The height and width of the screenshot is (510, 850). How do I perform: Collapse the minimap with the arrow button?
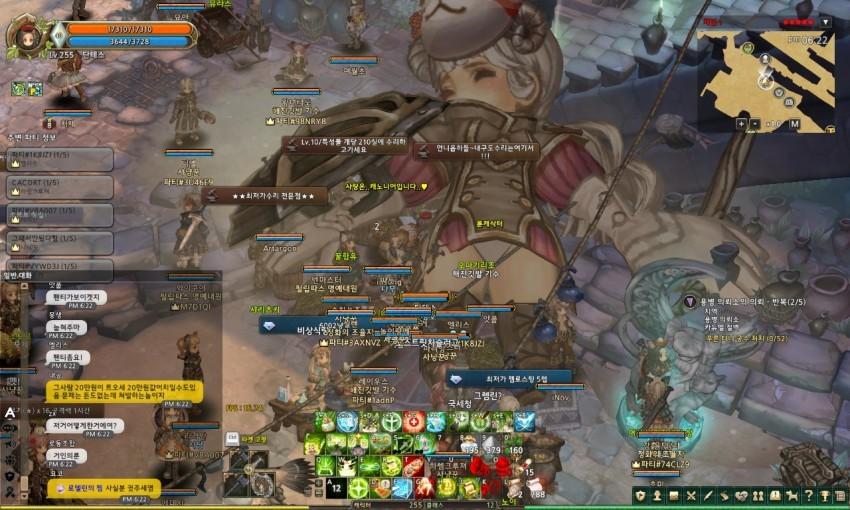click(x=825, y=21)
